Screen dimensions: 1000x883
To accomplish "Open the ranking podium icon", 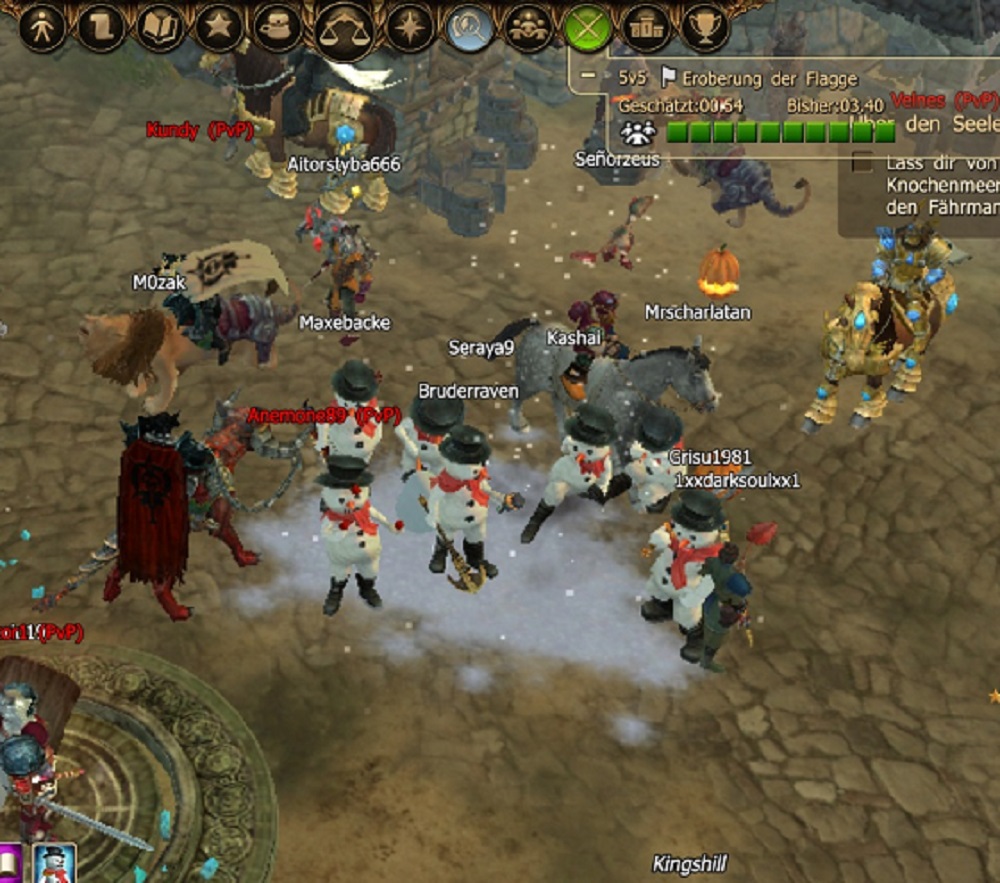I will 647,29.
